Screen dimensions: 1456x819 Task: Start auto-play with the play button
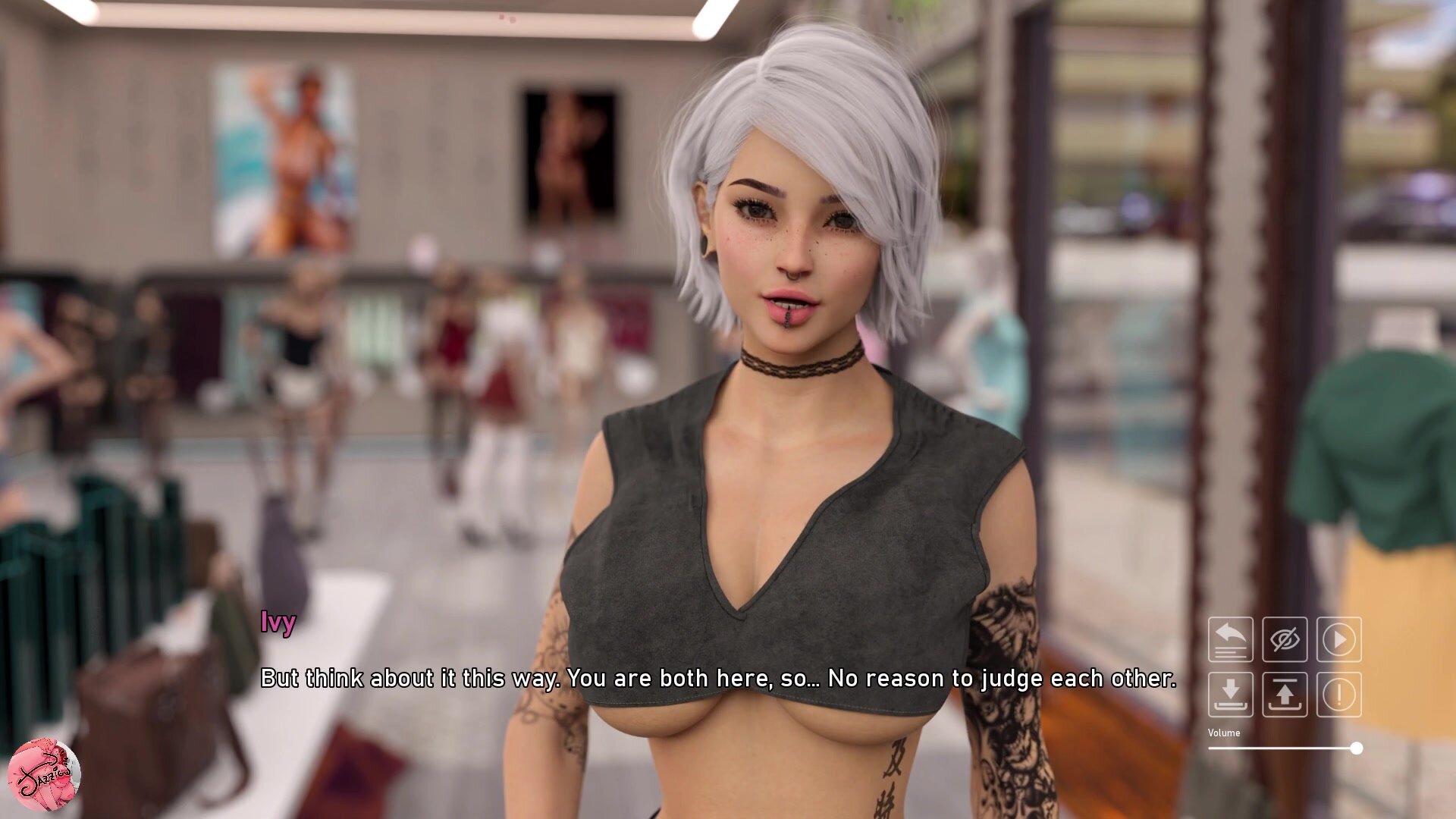coord(1339,639)
